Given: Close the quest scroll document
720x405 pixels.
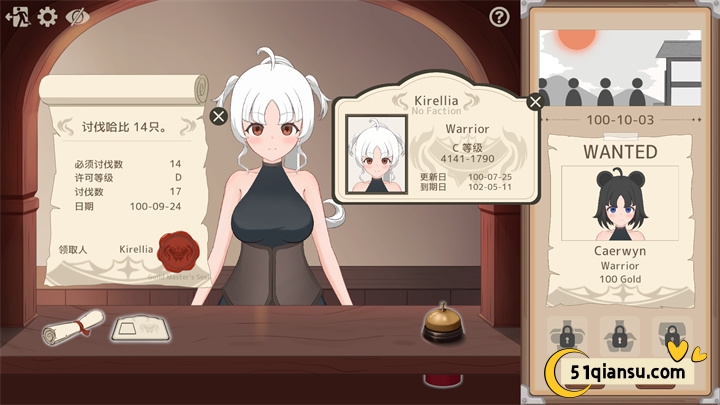Looking at the screenshot, I should [219, 116].
